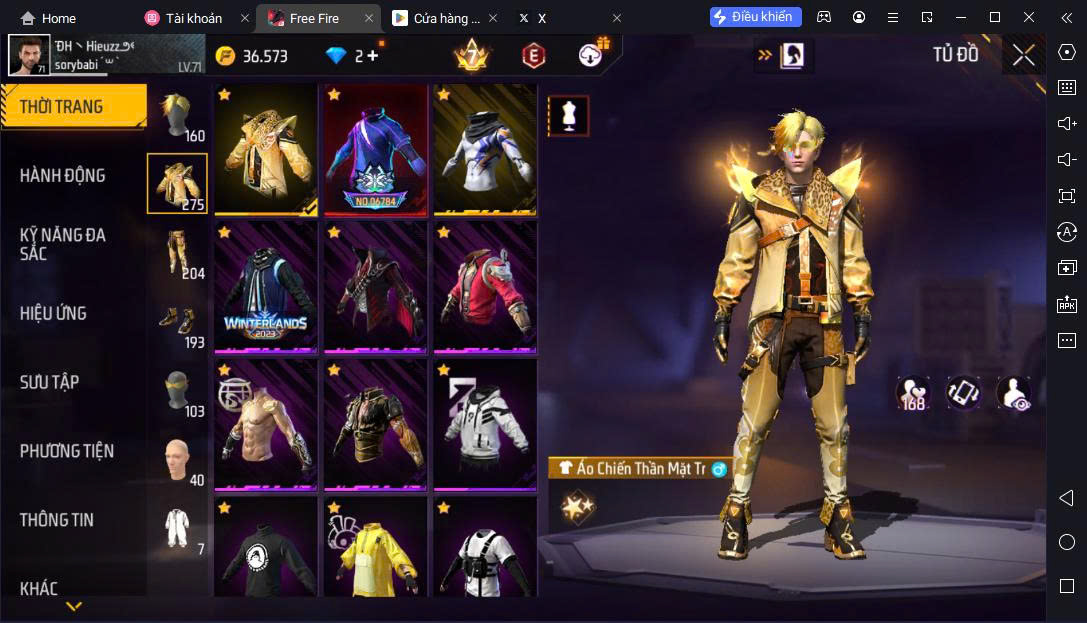The image size is (1087, 623).
Task: Open the mask subcategory with 103 items
Action: 178,391
